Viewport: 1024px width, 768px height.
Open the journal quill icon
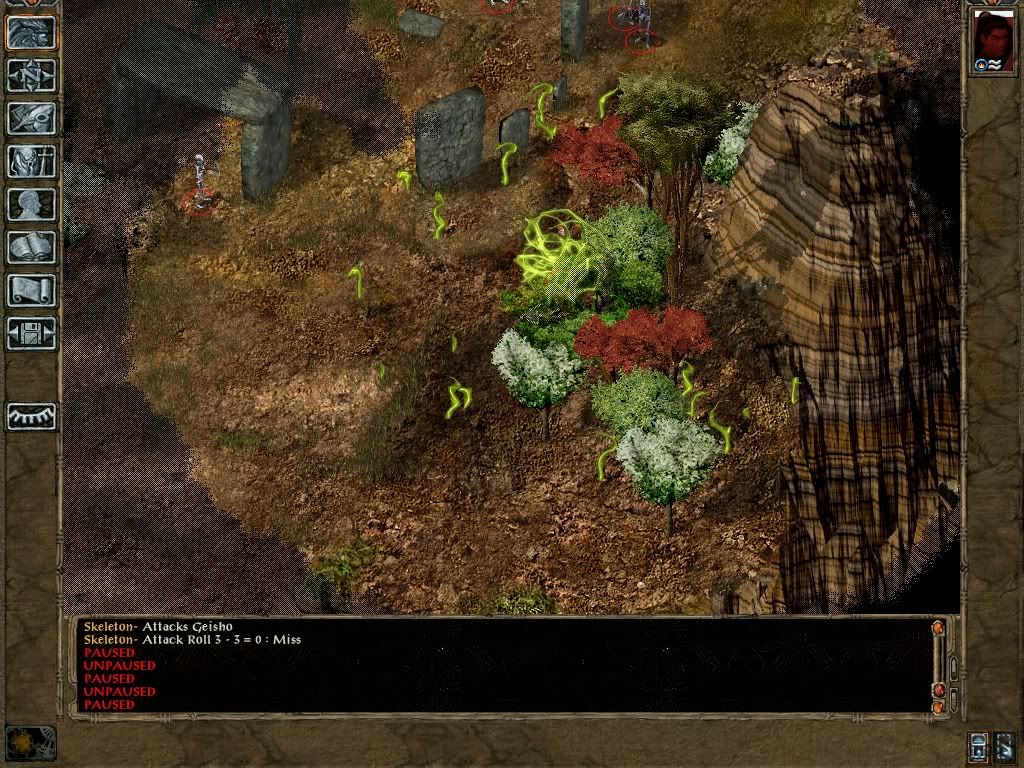(x=31, y=118)
